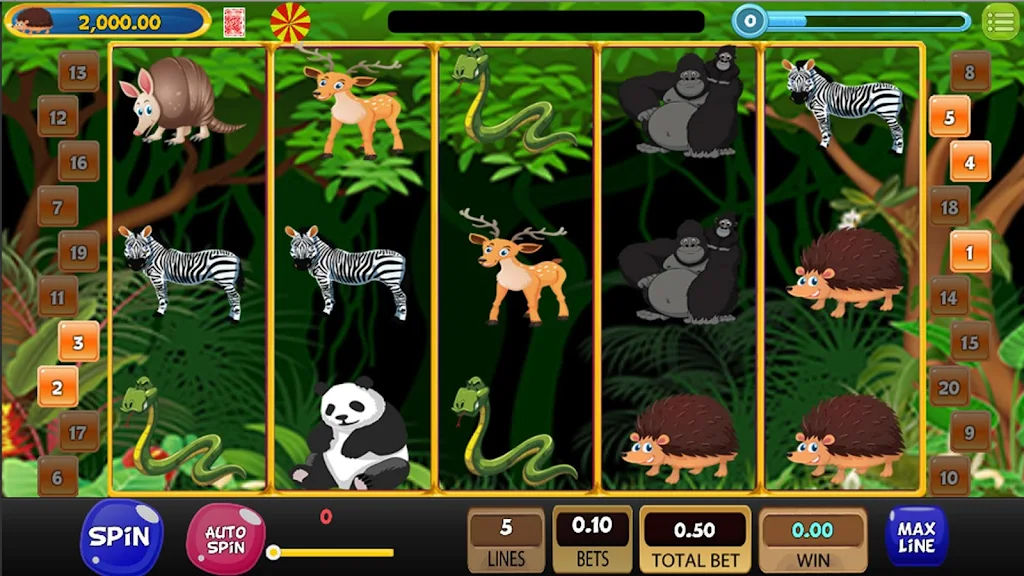Adjust the Bets amount

(592, 539)
